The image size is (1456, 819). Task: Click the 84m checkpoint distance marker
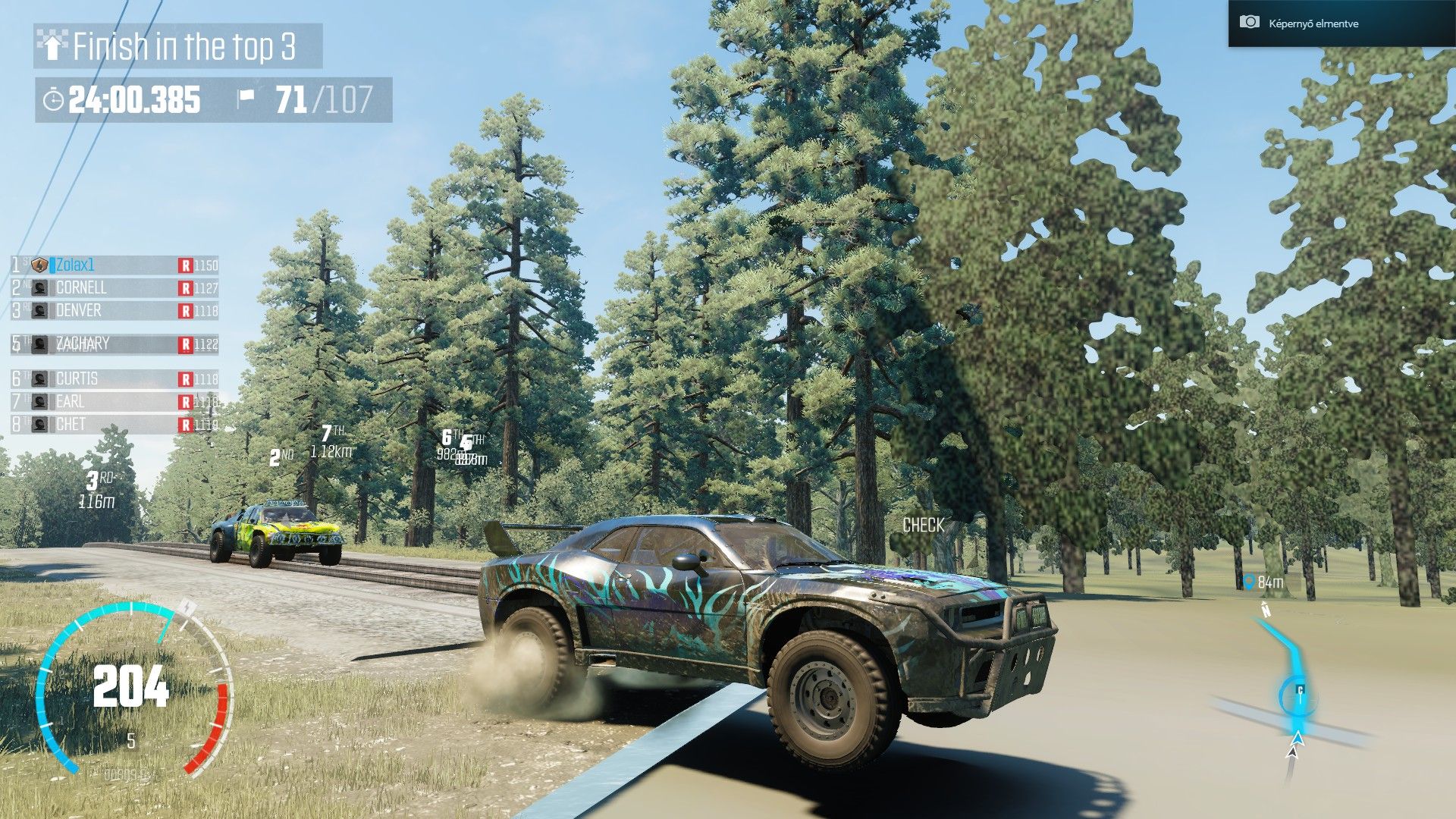(x=1263, y=582)
